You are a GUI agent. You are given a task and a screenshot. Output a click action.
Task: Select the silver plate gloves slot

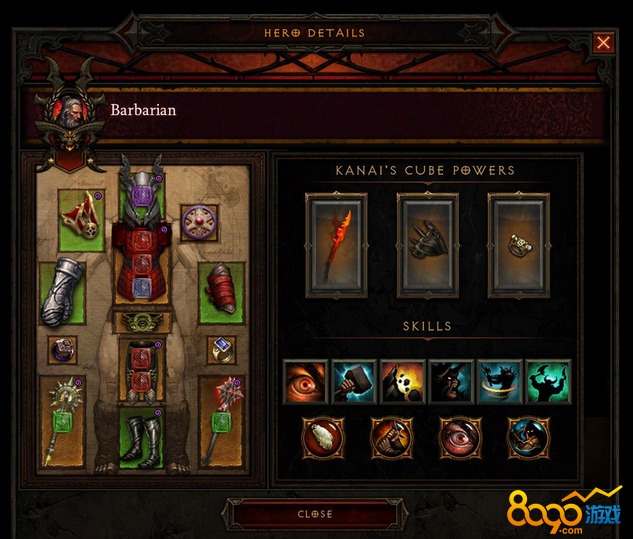coord(62,292)
